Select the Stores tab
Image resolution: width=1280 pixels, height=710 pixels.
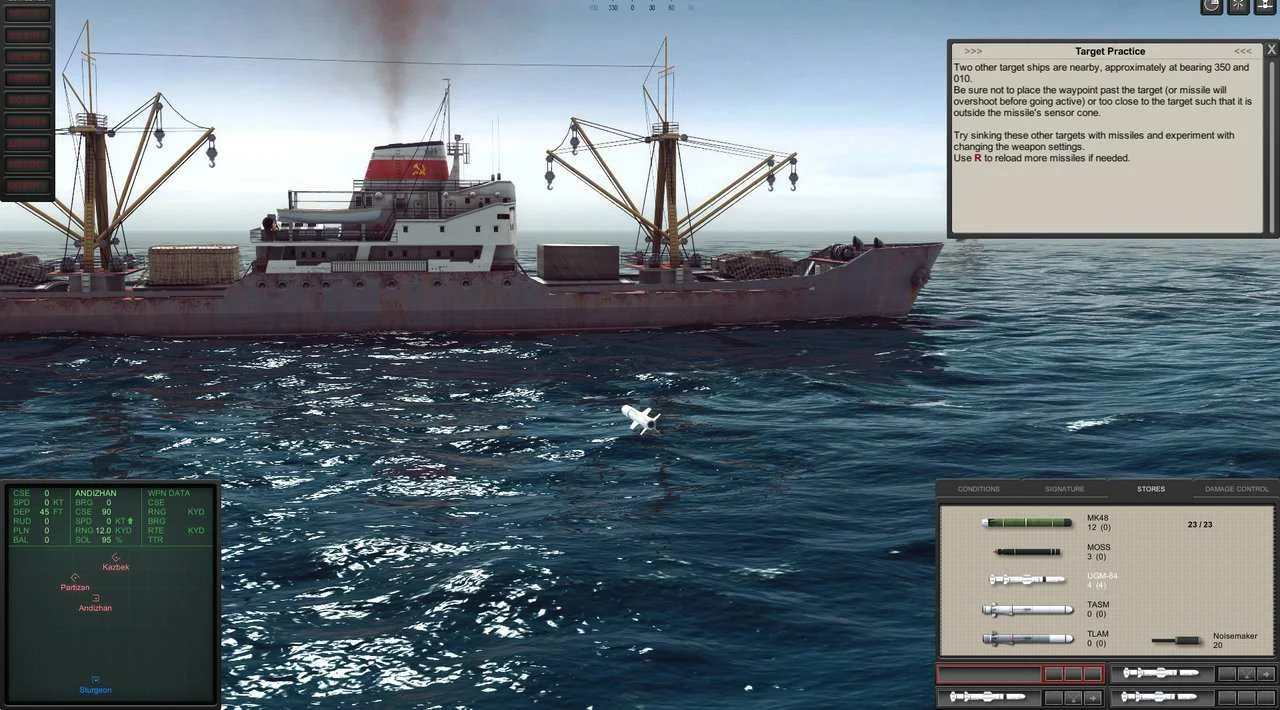coord(1150,489)
